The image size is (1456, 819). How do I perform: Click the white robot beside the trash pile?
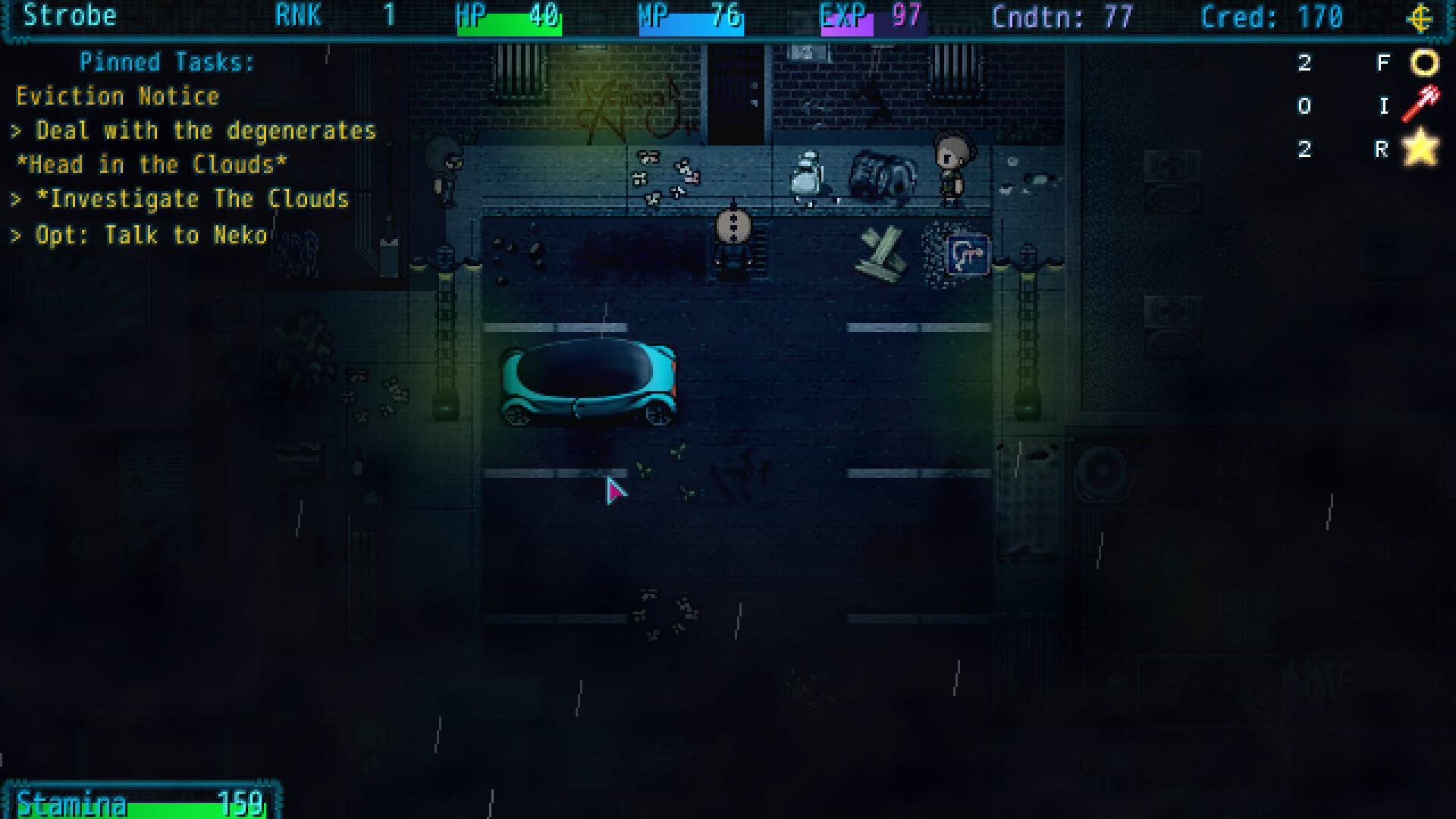point(807,174)
